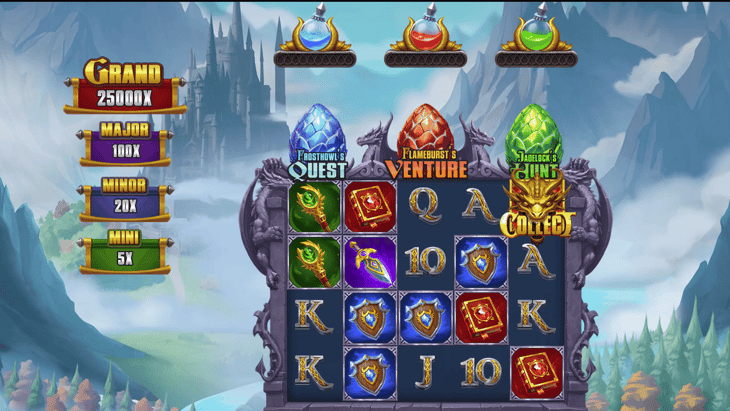Select the purple dagger reel symbol
This screenshot has width=730, height=411.
click(370, 261)
